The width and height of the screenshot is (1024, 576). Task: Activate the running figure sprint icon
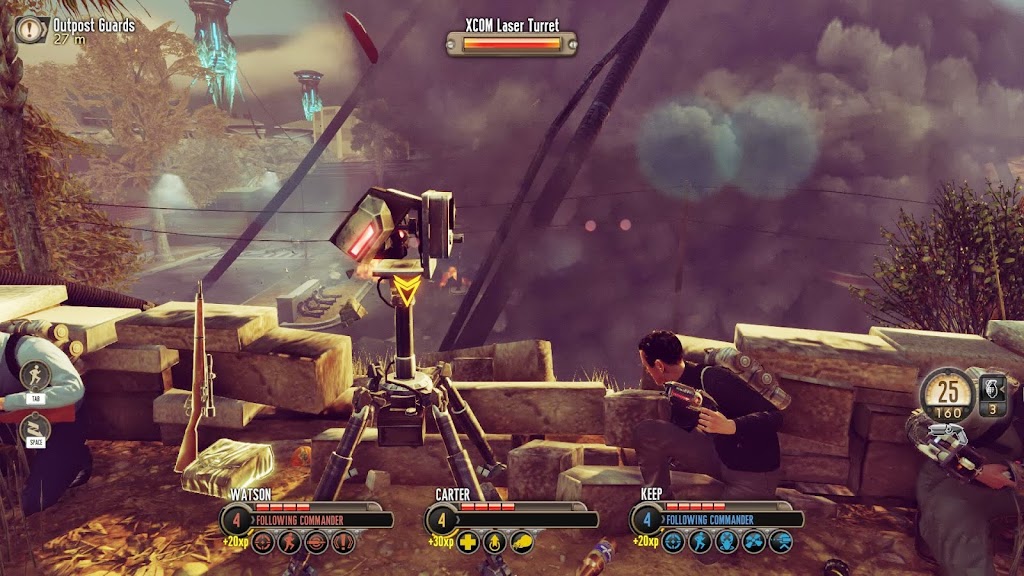point(37,376)
